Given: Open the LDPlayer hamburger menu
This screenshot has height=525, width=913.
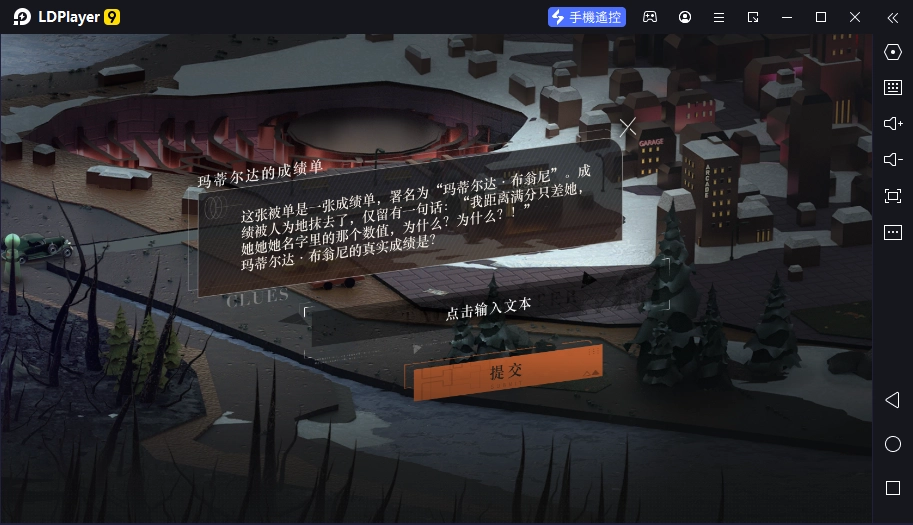Looking at the screenshot, I should pyautogui.click(x=719, y=17).
